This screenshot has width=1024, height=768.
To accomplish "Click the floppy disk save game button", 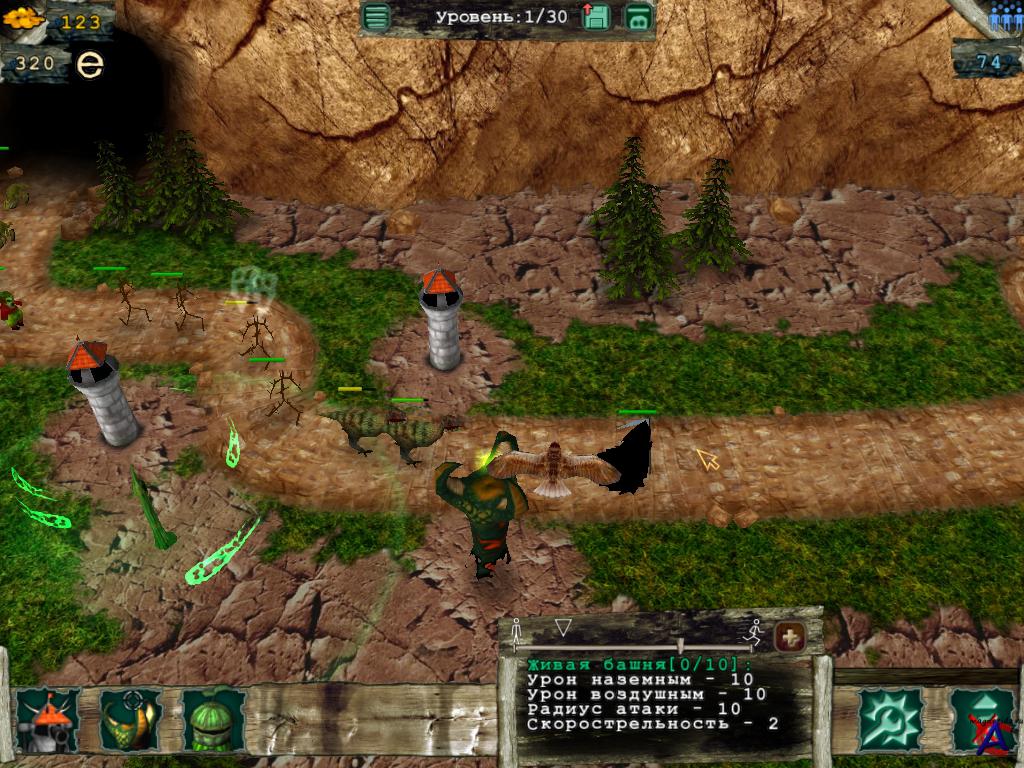I will (x=596, y=17).
